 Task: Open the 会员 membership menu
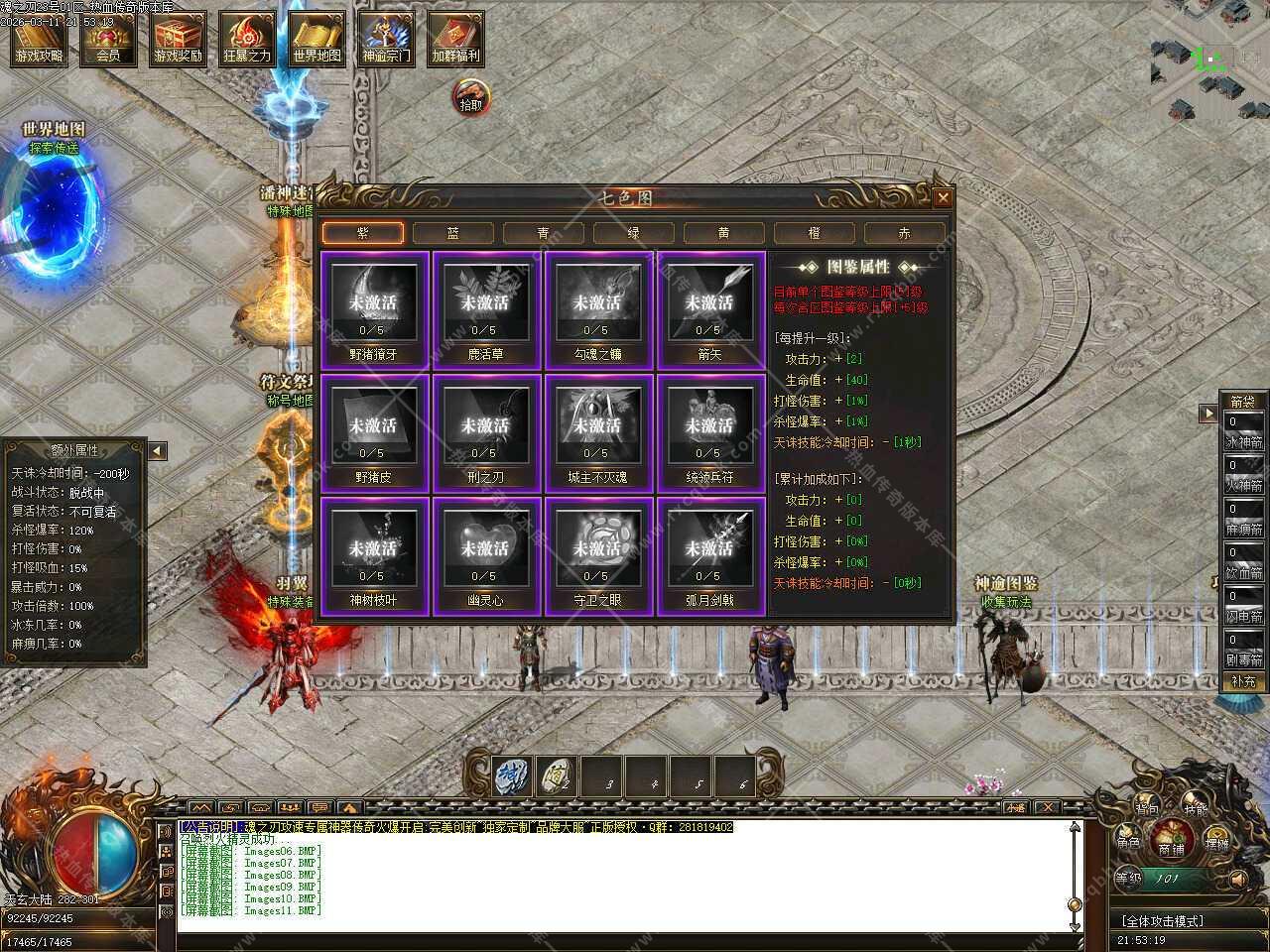click(109, 39)
